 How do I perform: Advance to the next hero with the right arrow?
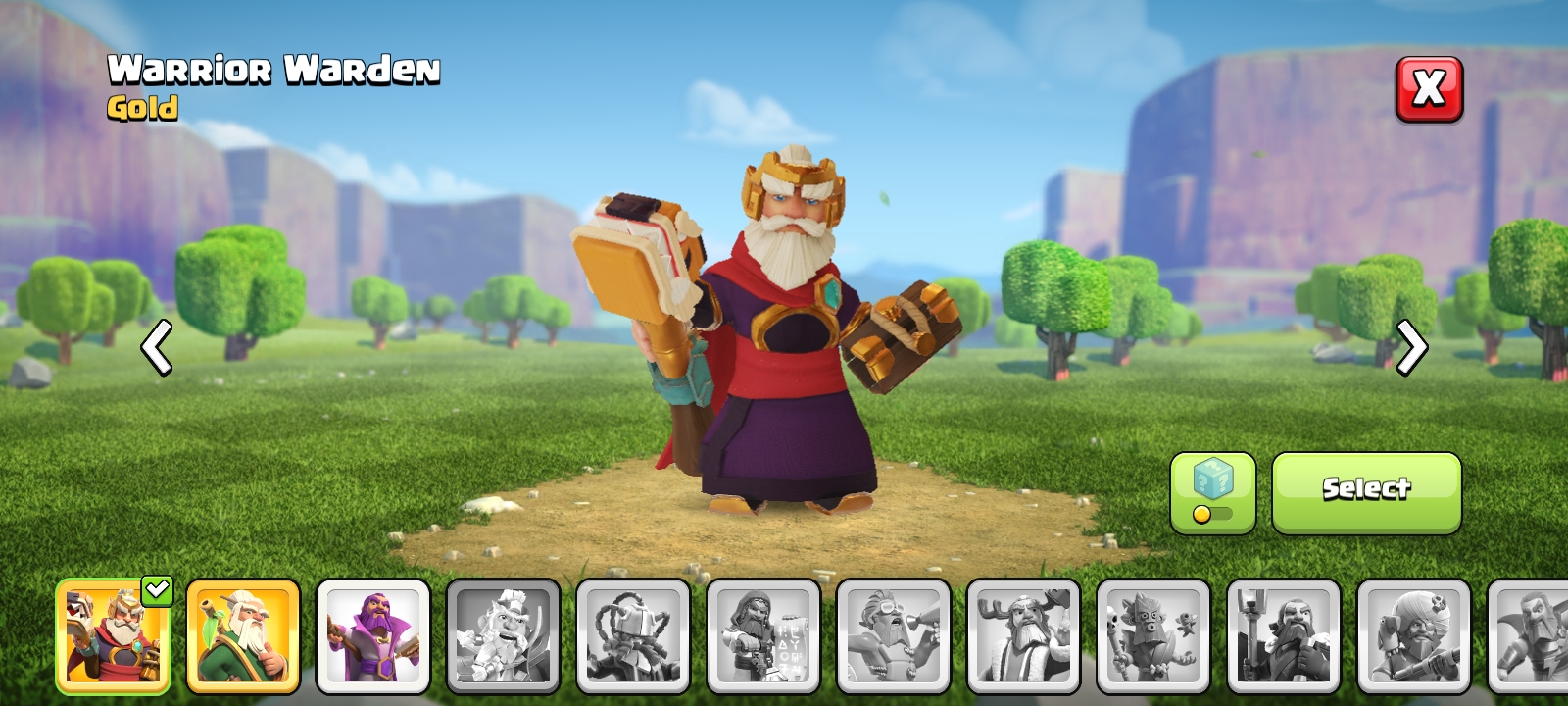(x=1411, y=348)
